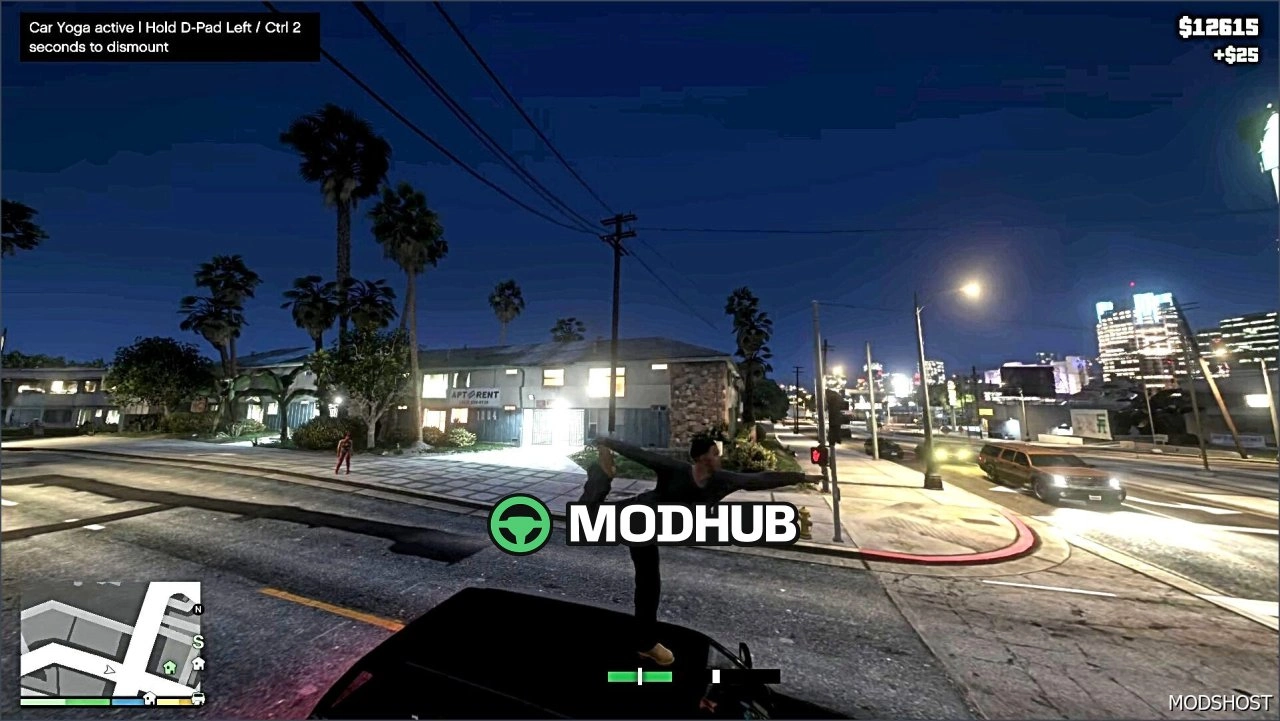Click the yellow special ability bar
The height and width of the screenshot is (721, 1280).
pyautogui.click(x=173, y=701)
